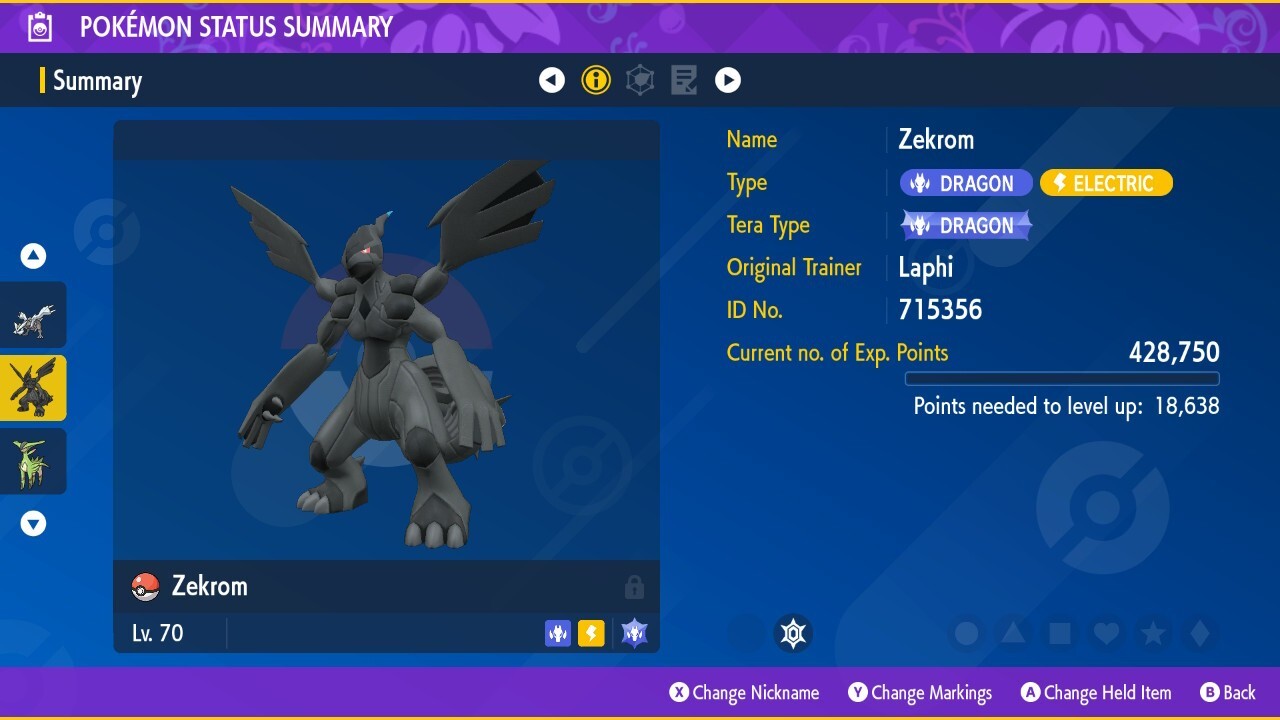The height and width of the screenshot is (720, 1280).
Task: Open the stats hexagon page icon
Action: pos(640,80)
